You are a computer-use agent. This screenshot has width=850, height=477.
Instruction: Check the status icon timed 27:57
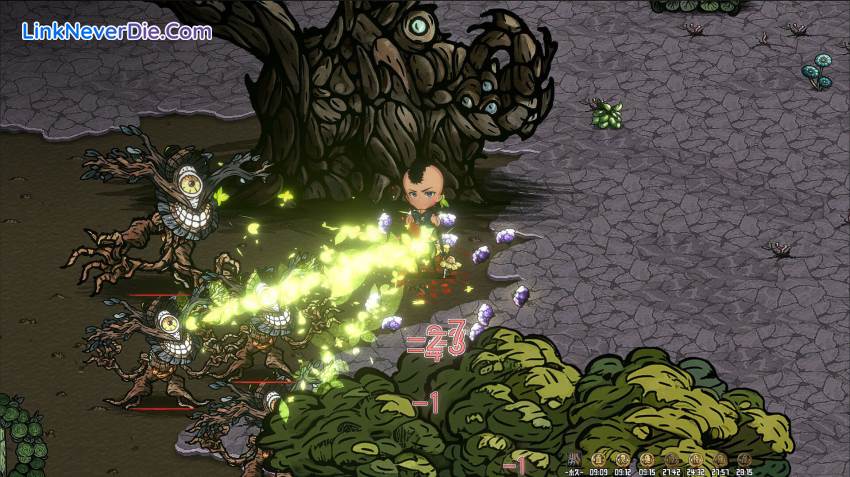coord(719,460)
